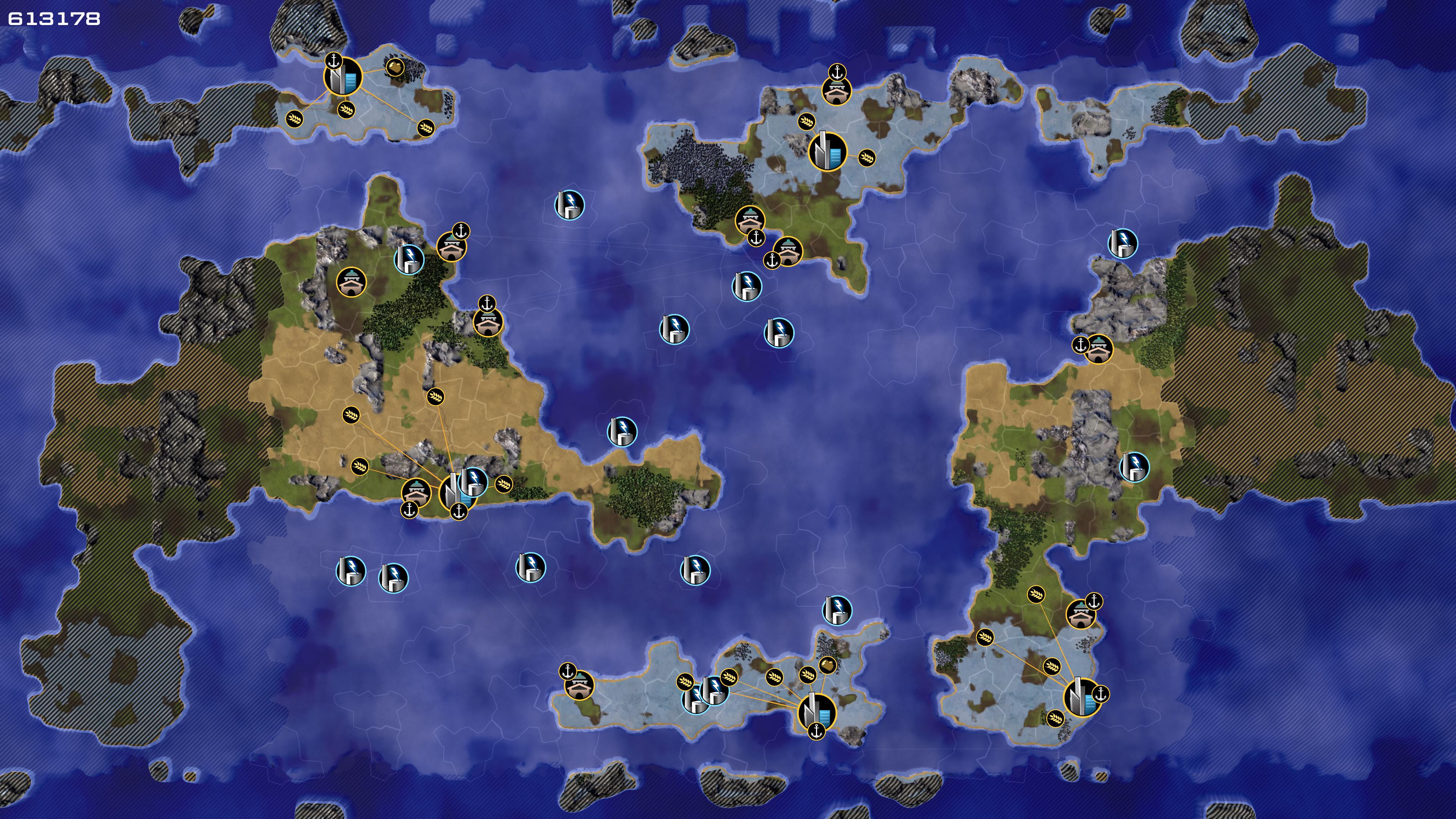Screen dimensions: 1456x819
Task: Click the gold ore marker beside the northwest city
Action: 395,68
